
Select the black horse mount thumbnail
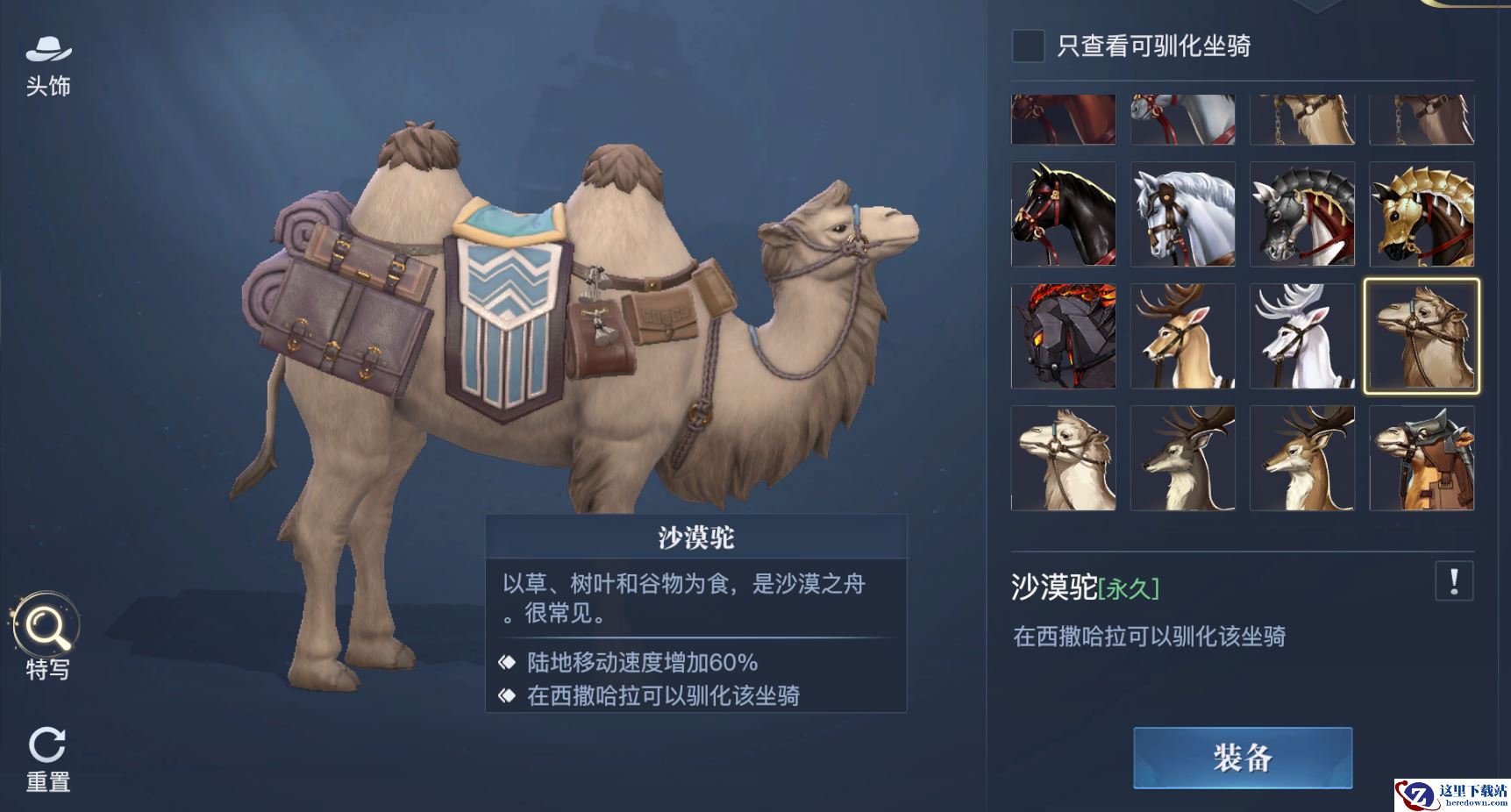1063,214
